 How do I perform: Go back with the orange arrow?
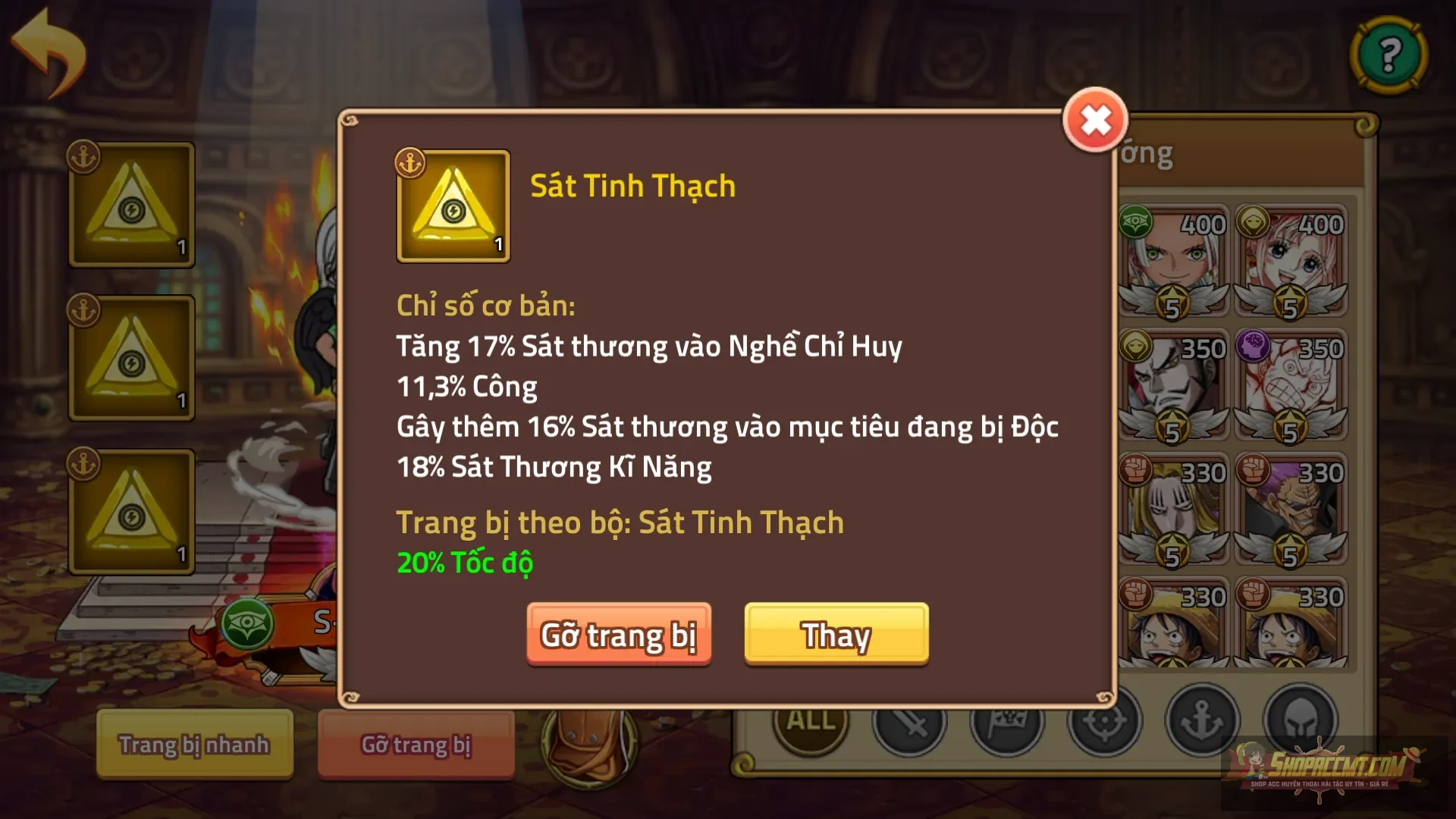pos(49,53)
